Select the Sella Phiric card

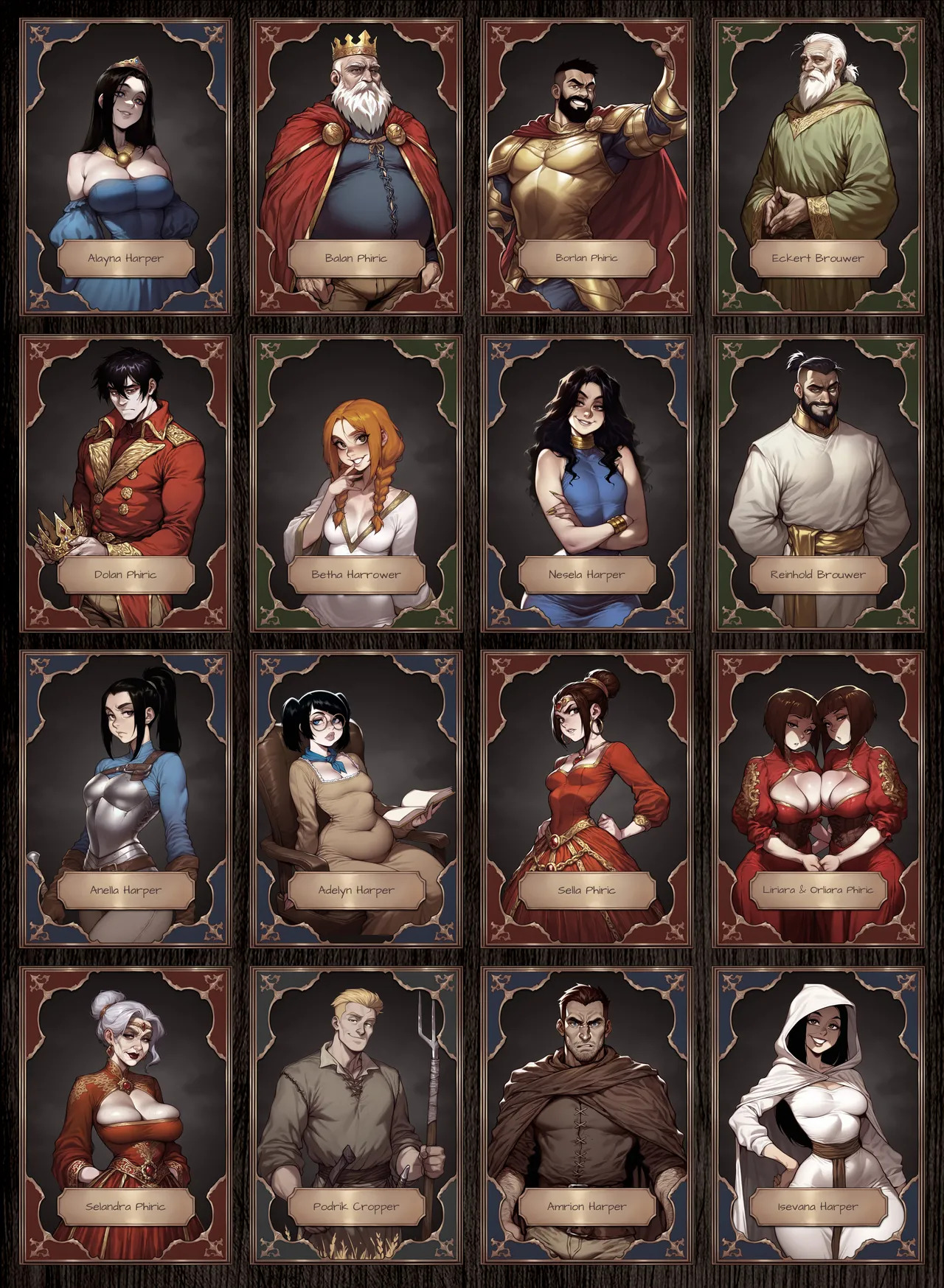587,799
